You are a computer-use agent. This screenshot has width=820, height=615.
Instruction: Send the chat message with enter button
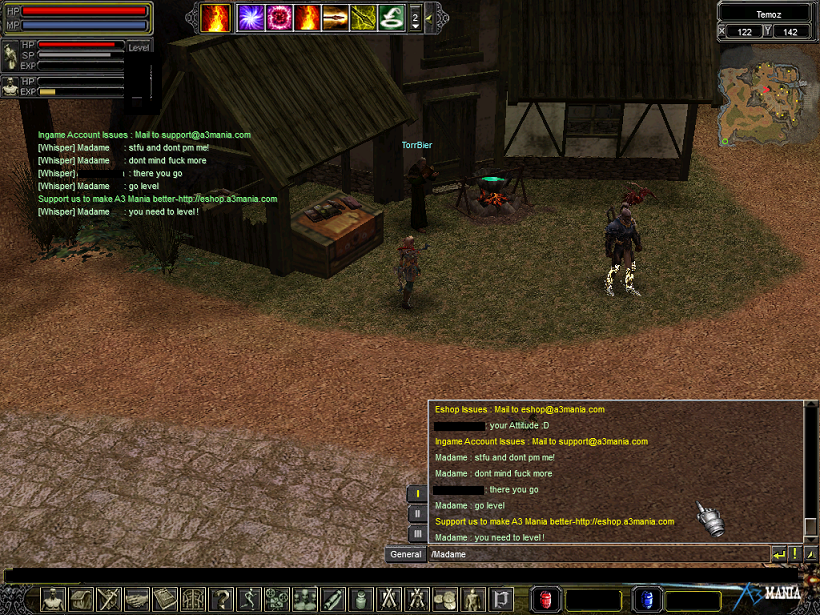point(778,554)
